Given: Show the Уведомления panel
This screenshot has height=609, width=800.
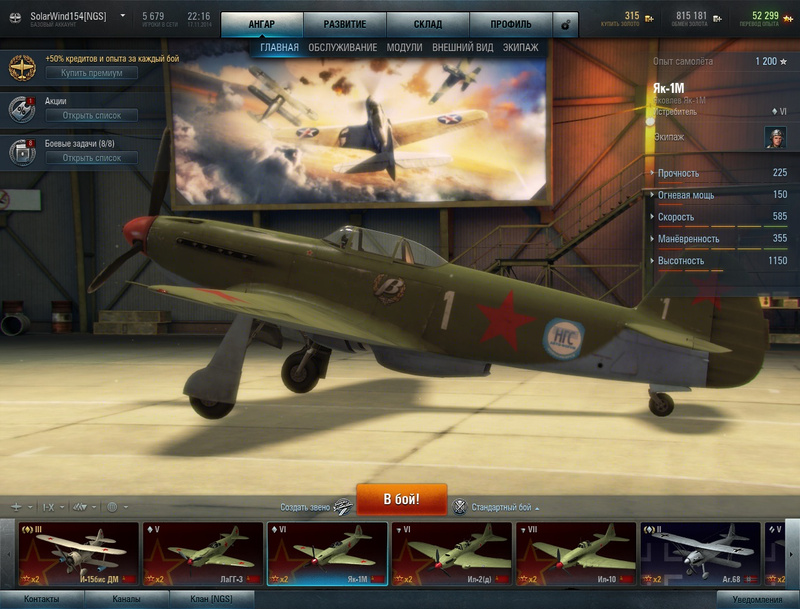Looking at the screenshot, I should pyautogui.click(x=758, y=599).
